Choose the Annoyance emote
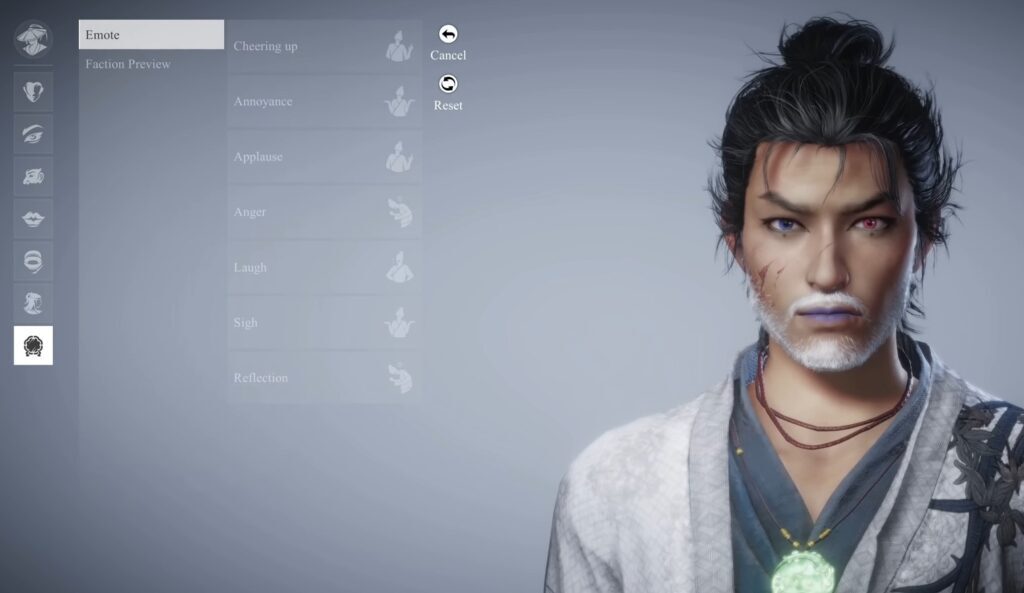 324,101
